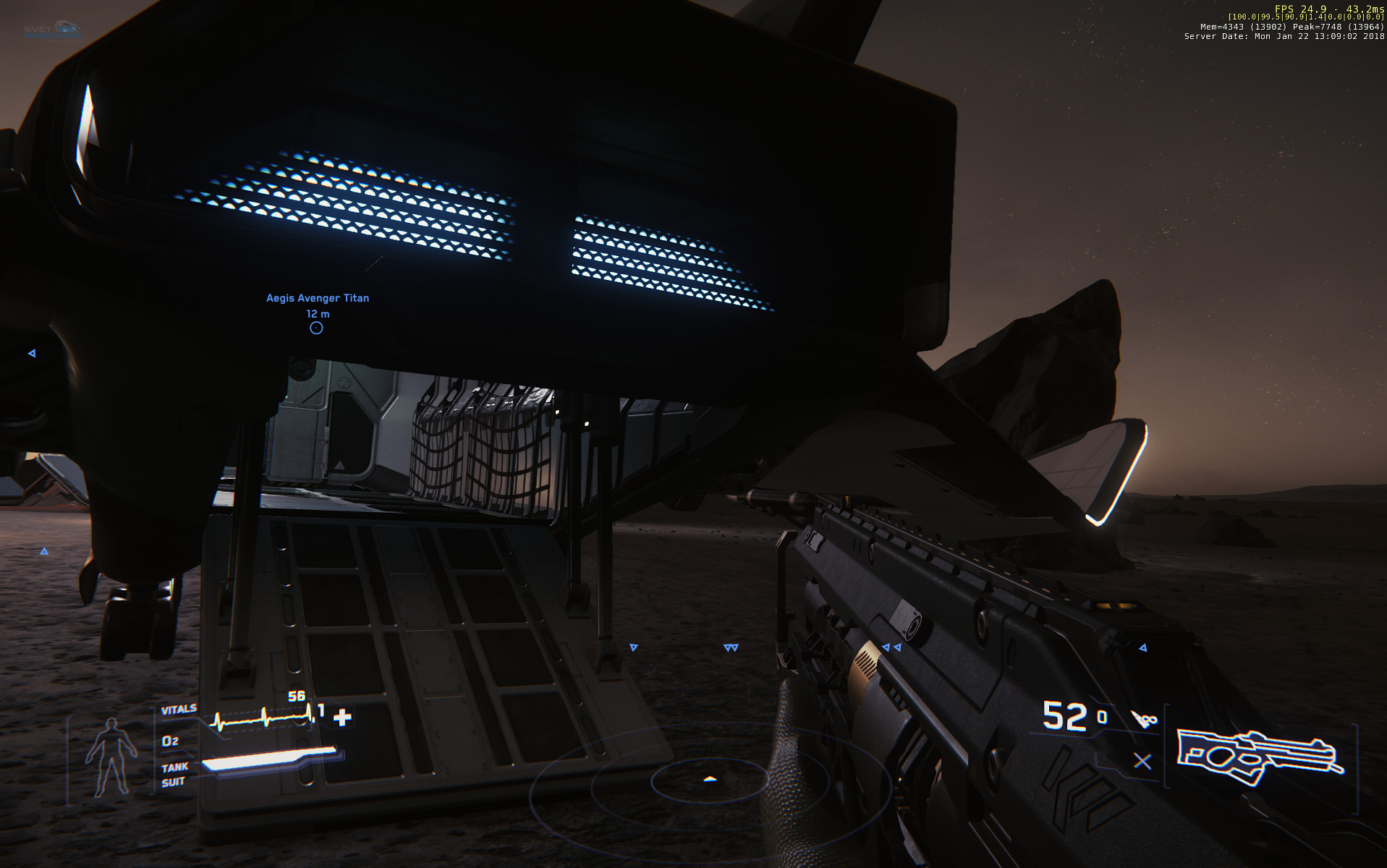
Task: Open the body status silhouette icon
Action: point(111,757)
